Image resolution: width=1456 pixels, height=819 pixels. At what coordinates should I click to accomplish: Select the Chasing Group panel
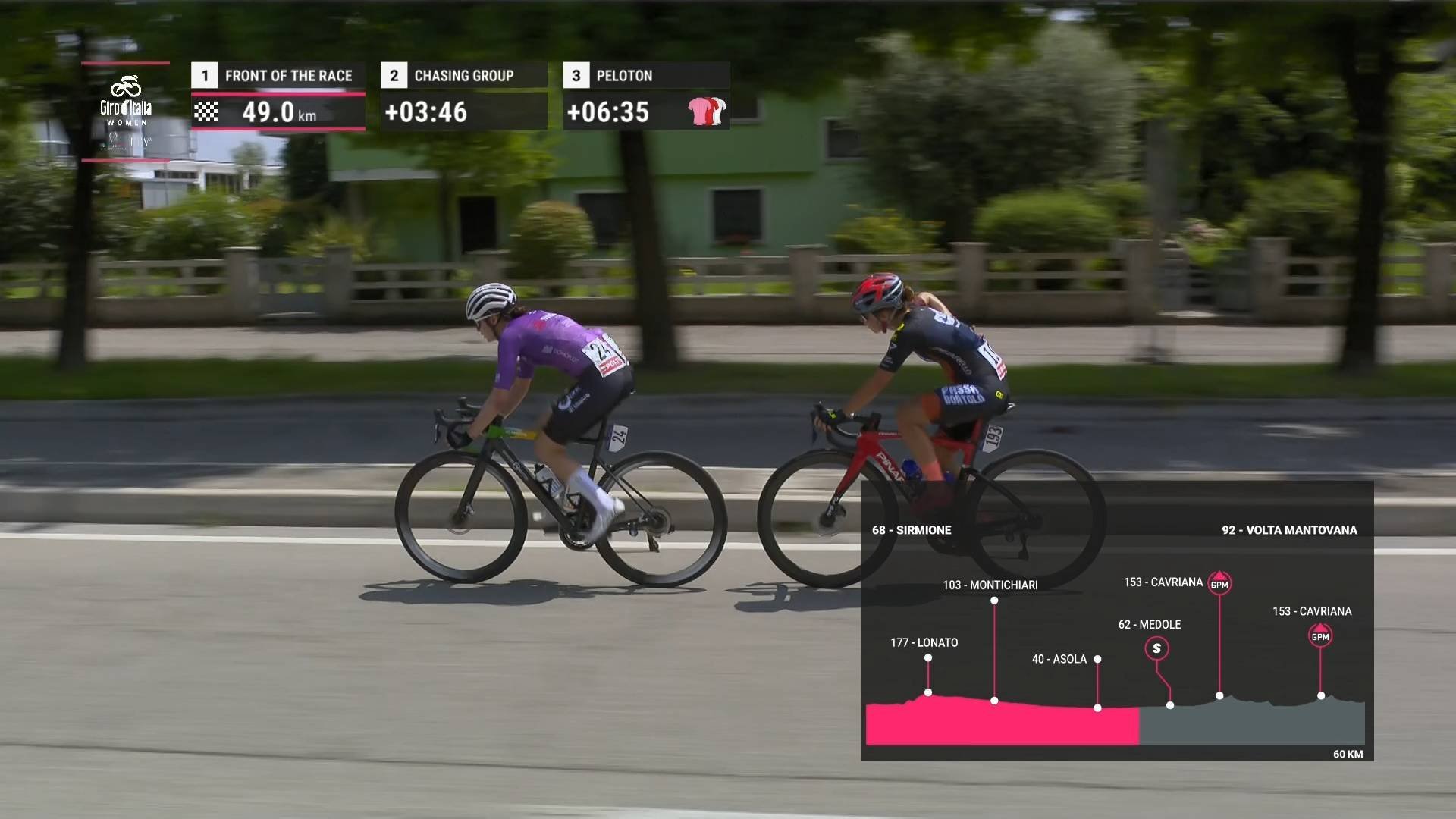click(x=463, y=96)
